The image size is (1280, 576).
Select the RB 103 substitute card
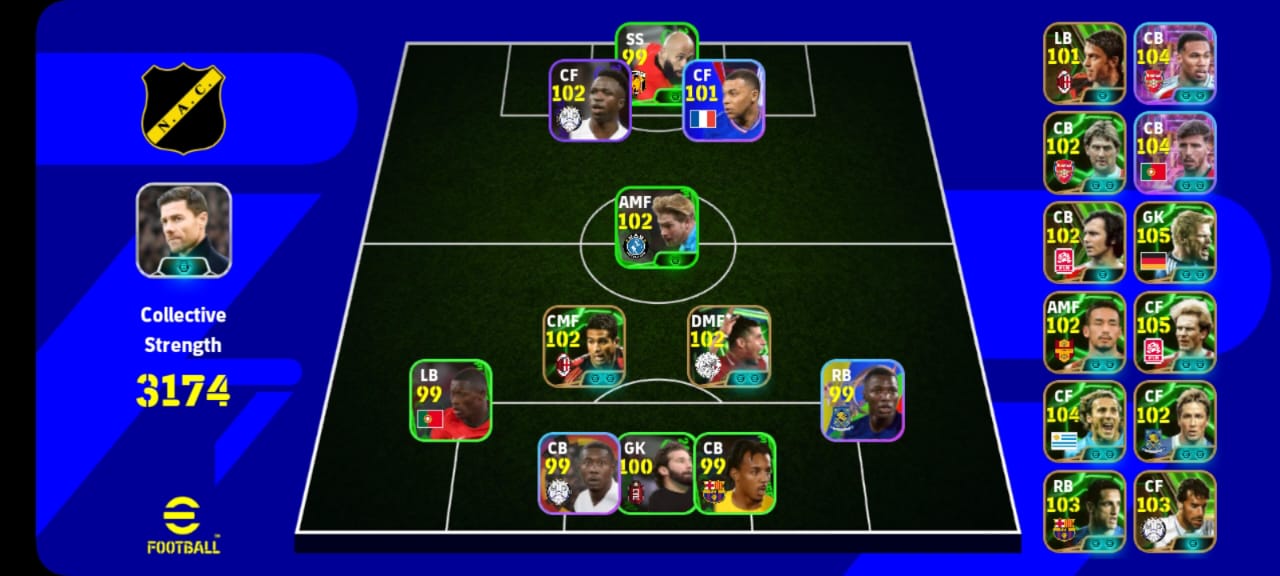[1085, 511]
